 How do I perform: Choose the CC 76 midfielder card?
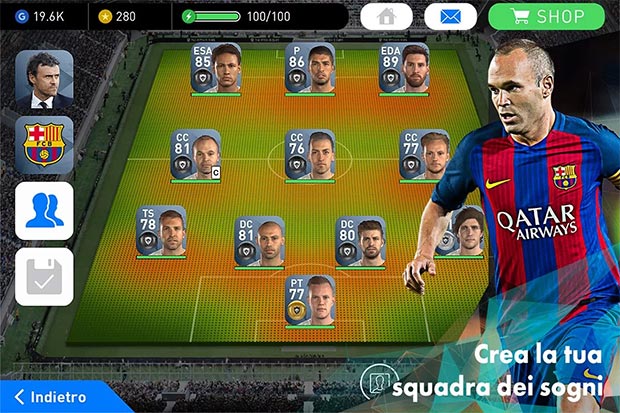click(x=309, y=155)
